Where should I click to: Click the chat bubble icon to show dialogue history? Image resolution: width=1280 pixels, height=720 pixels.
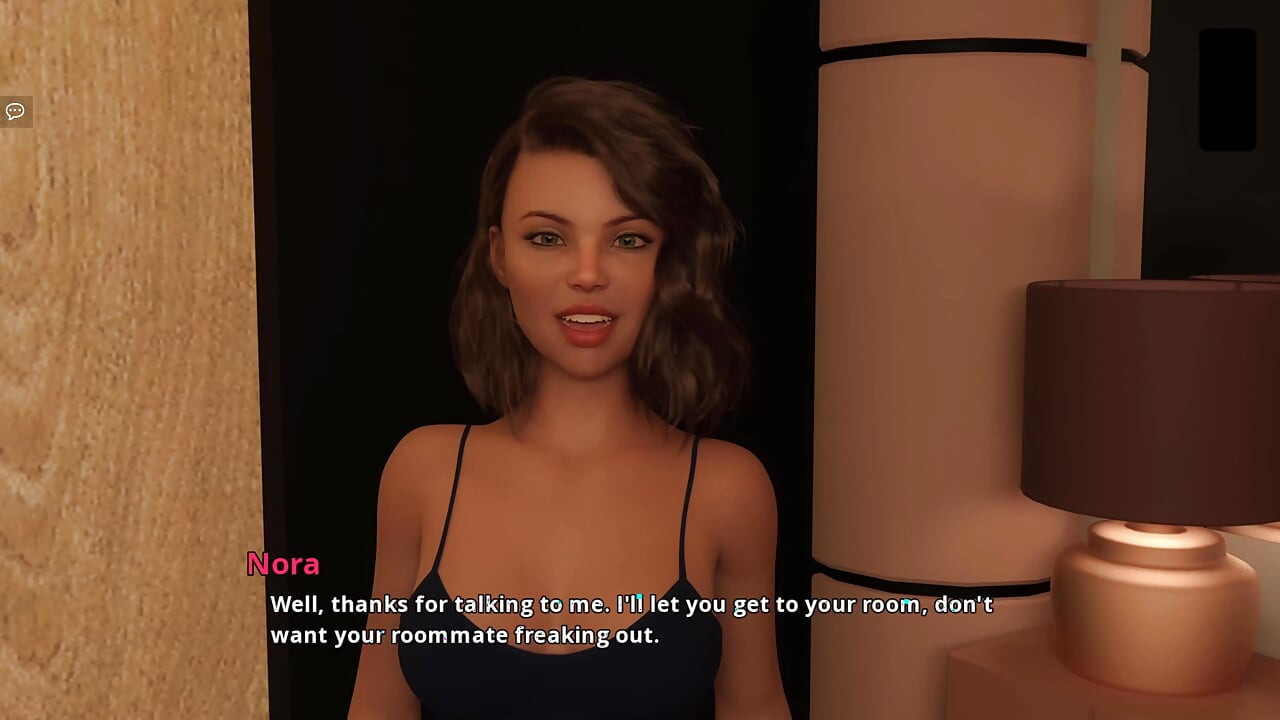[15, 111]
